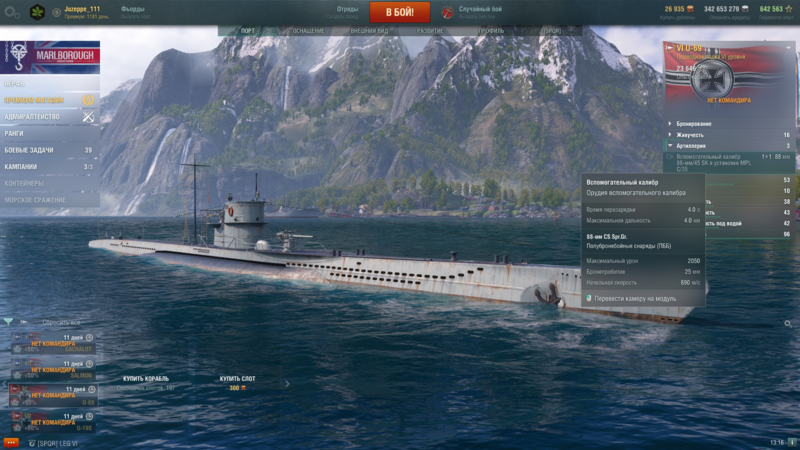The height and width of the screenshot is (450, 800).
Task: Select the CACHALOT ship in carousel
Action: pyautogui.click(x=52, y=343)
